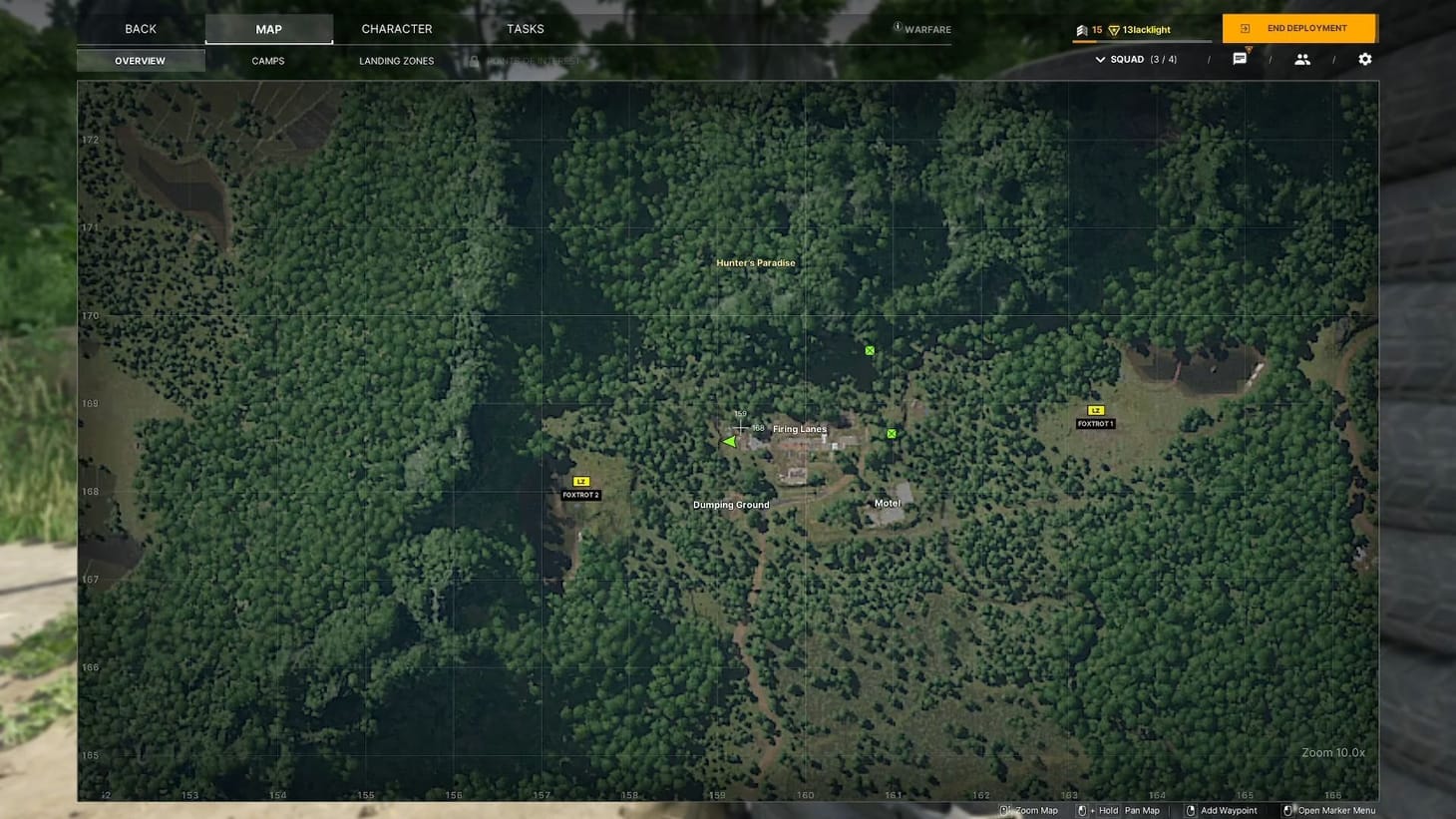Open the chat/messages panel icon
Viewport: 1456px width, 819px height.
click(x=1240, y=59)
